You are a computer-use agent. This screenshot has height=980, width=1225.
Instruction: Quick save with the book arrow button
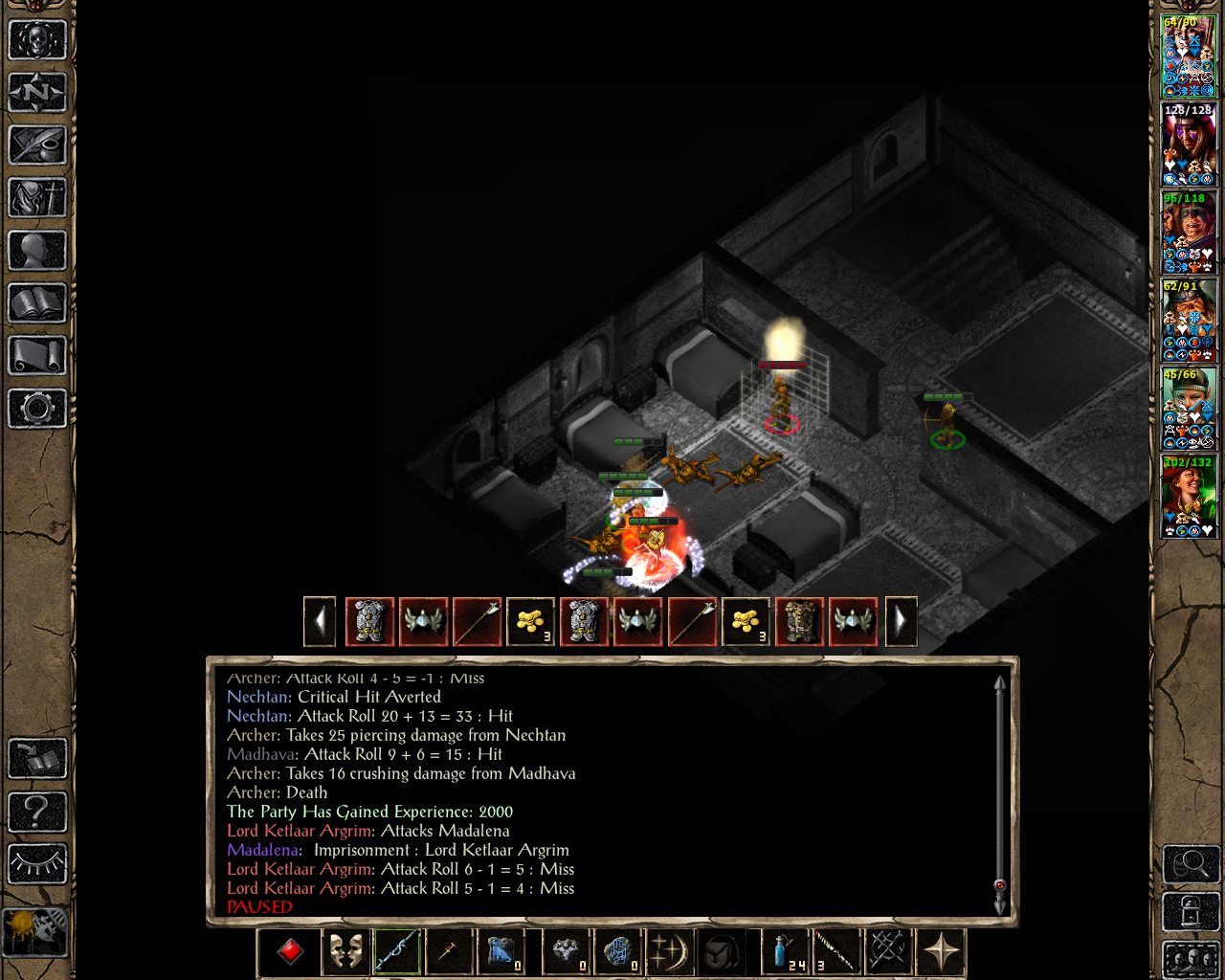(x=37, y=759)
